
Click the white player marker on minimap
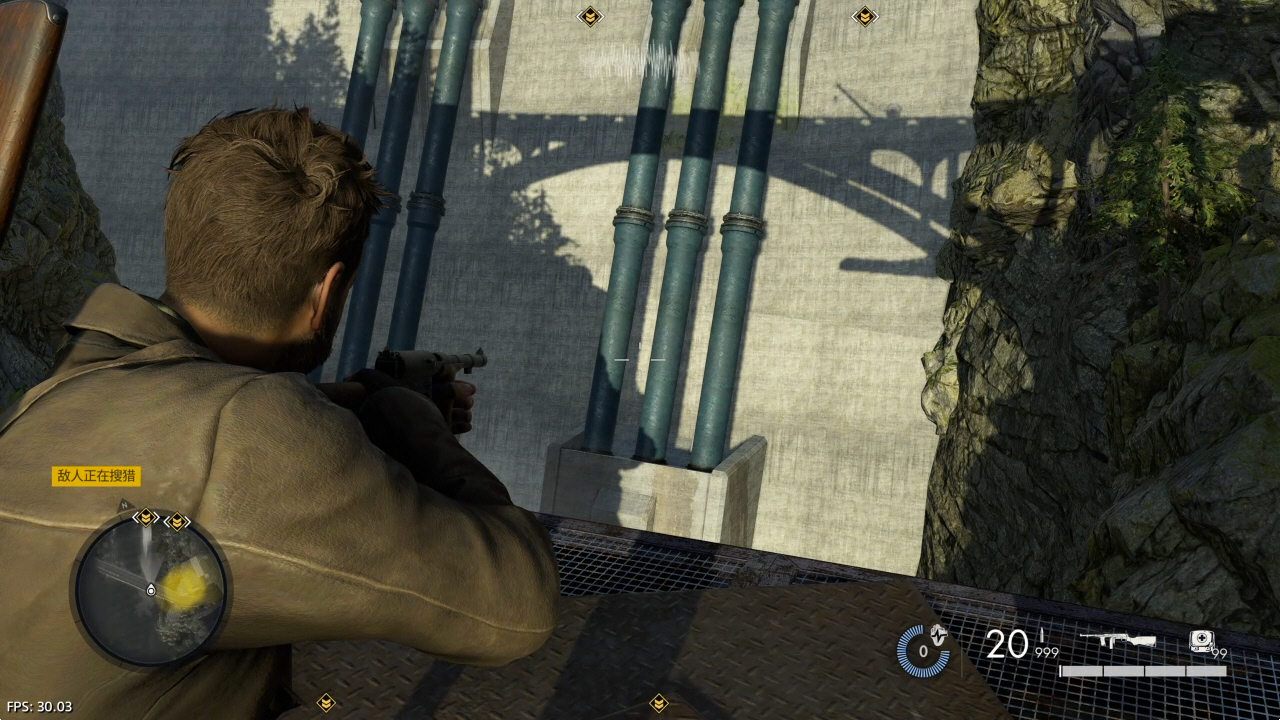tap(151, 590)
